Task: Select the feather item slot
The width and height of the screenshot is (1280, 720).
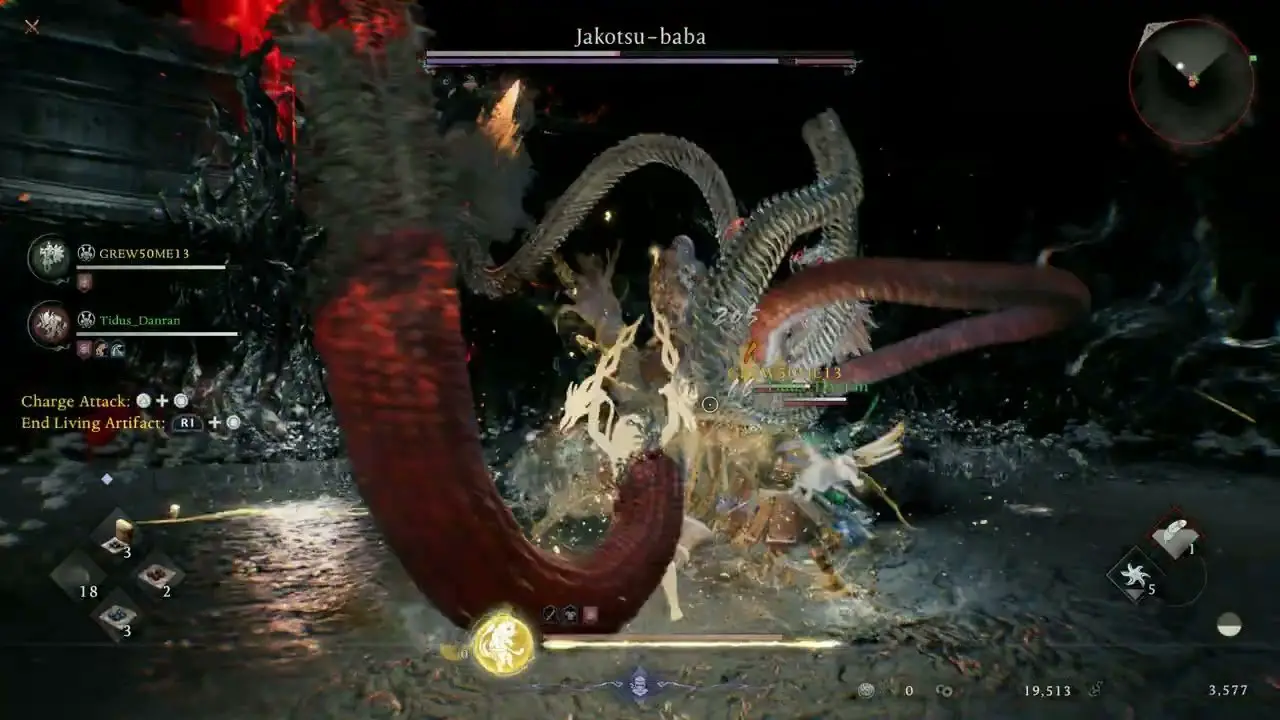Action: (x=1176, y=535)
